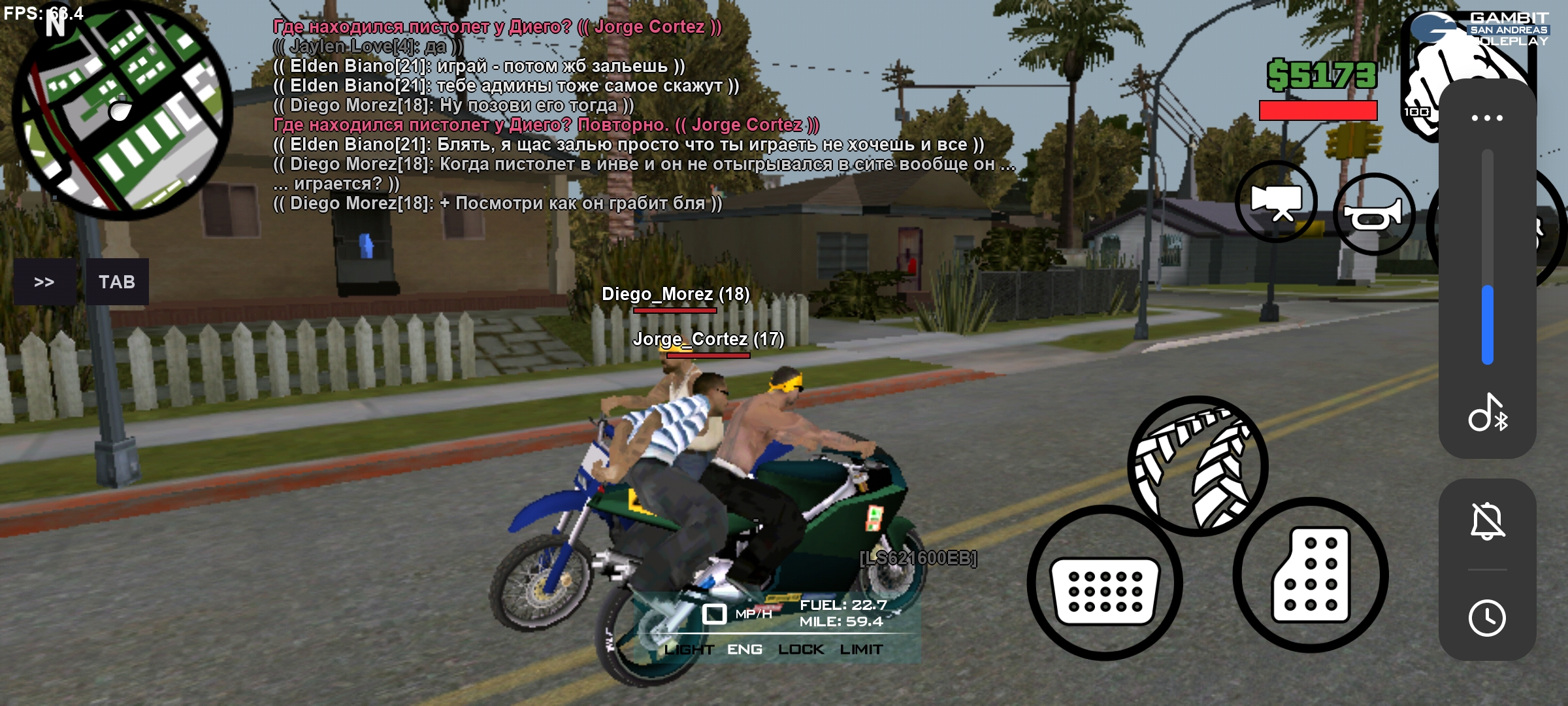This screenshot has width=1568, height=706.
Task: Adjust the blue media volume slider
Action: tap(1488, 324)
